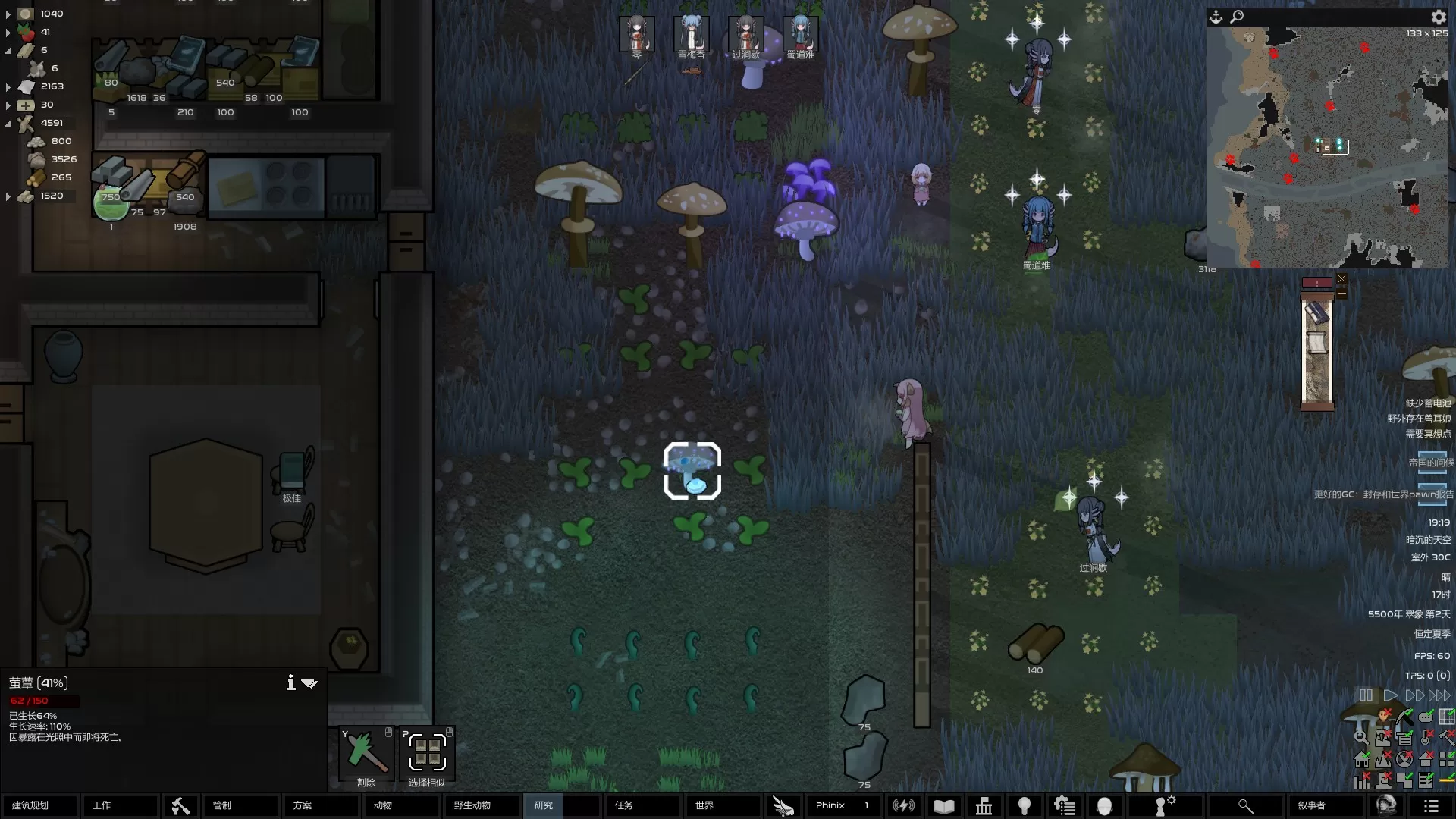Set game speed to triple-arrow fastest
This screenshot has height=819, width=1456.
[1439, 695]
